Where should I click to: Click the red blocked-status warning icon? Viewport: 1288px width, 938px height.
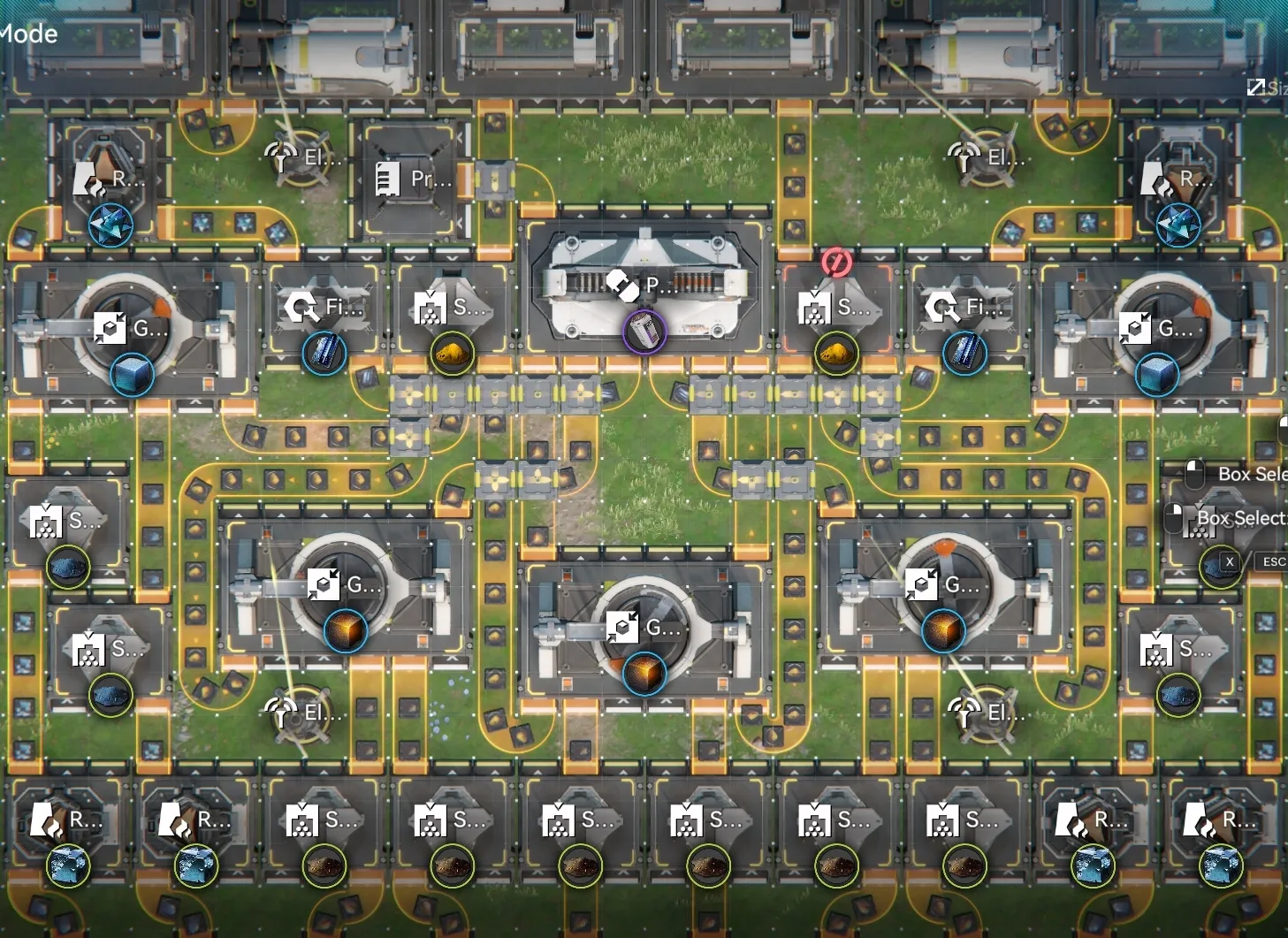[836, 262]
